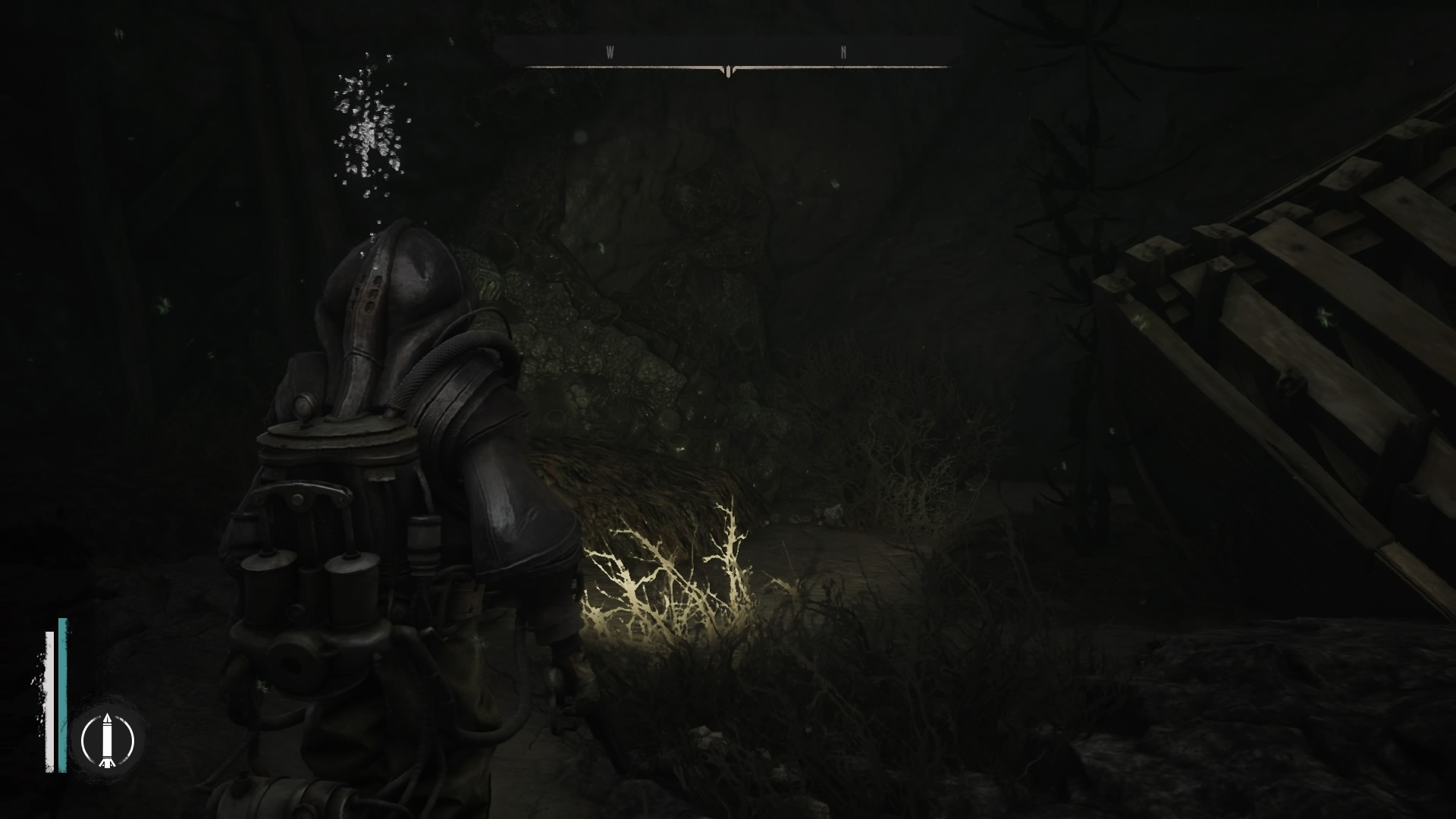Screen dimensions: 1456x819
Task: Select the harpoon weapon icon
Action: (x=108, y=738)
